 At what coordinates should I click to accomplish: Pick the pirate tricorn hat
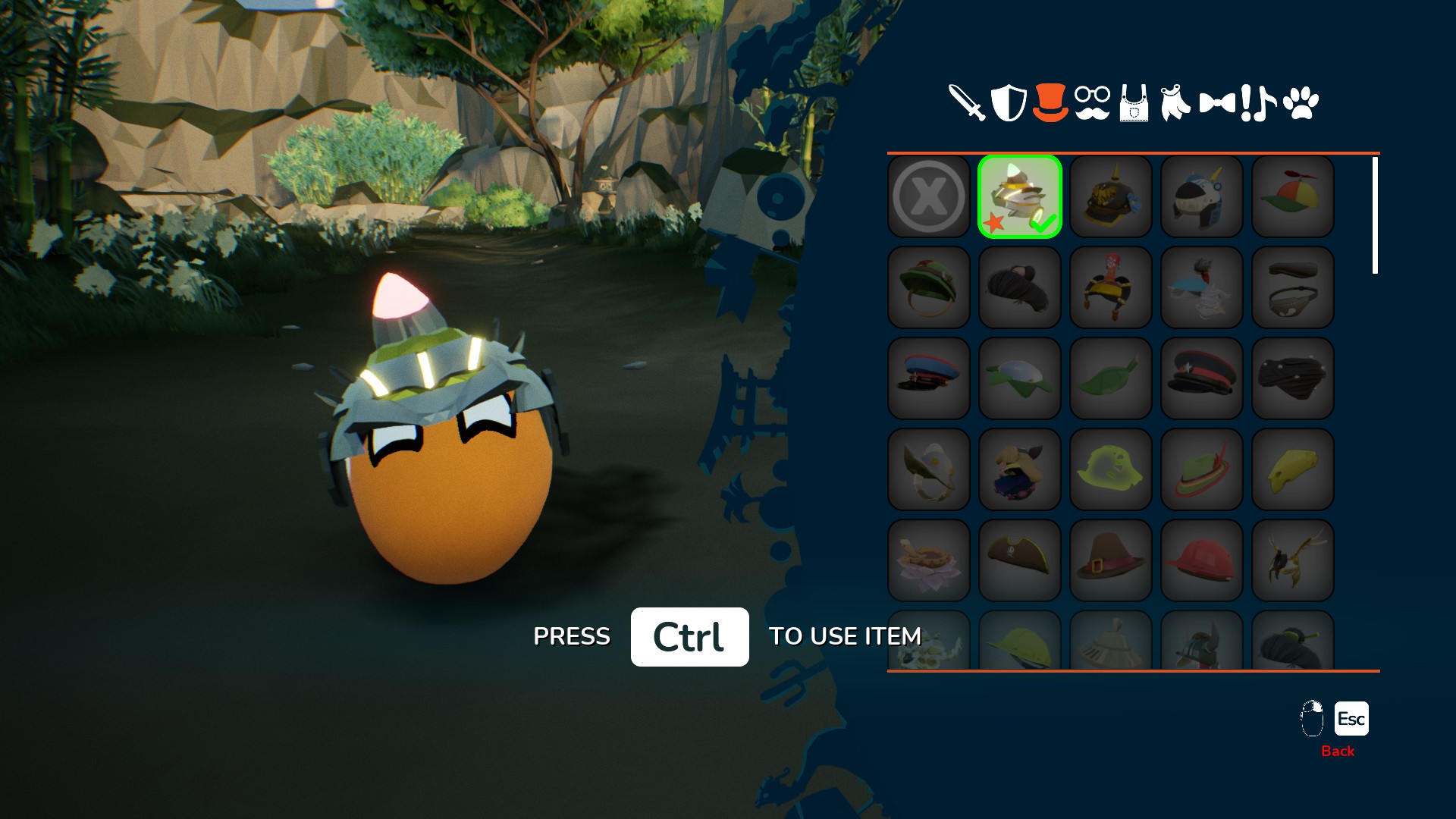[x=1020, y=561]
